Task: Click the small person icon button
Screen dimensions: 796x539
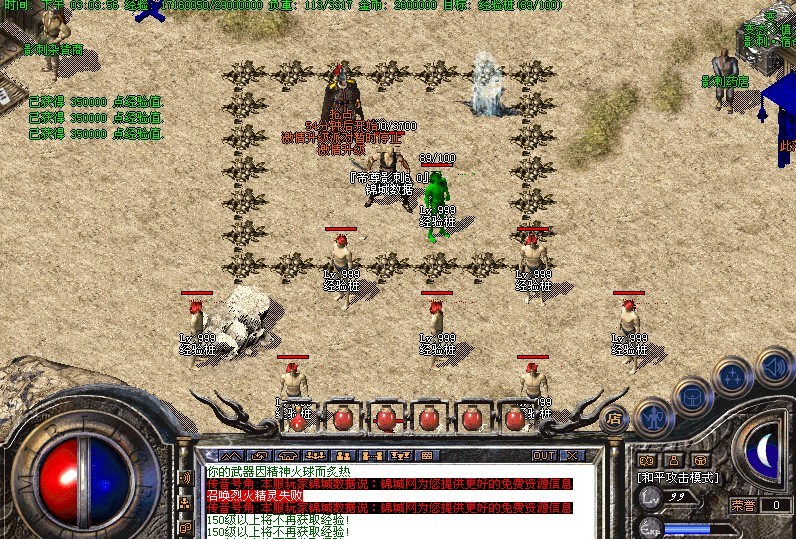Action: pyautogui.click(x=674, y=460)
